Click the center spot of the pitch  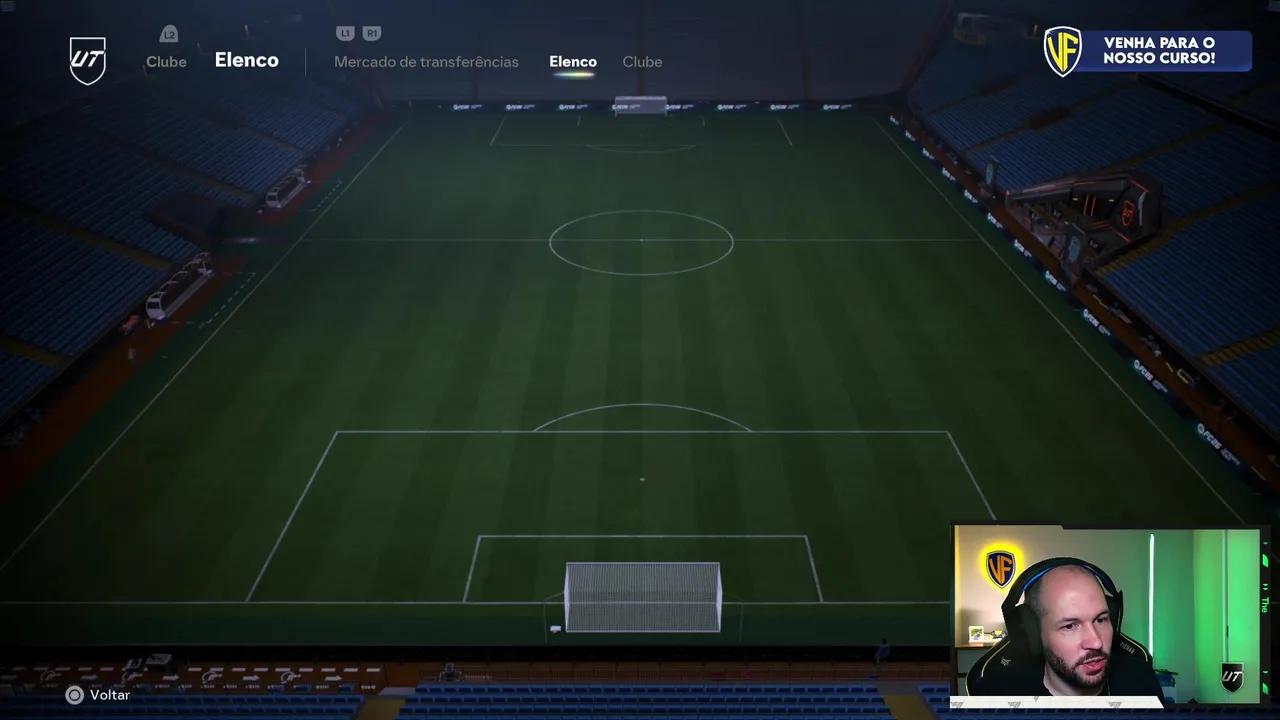[x=641, y=241]
